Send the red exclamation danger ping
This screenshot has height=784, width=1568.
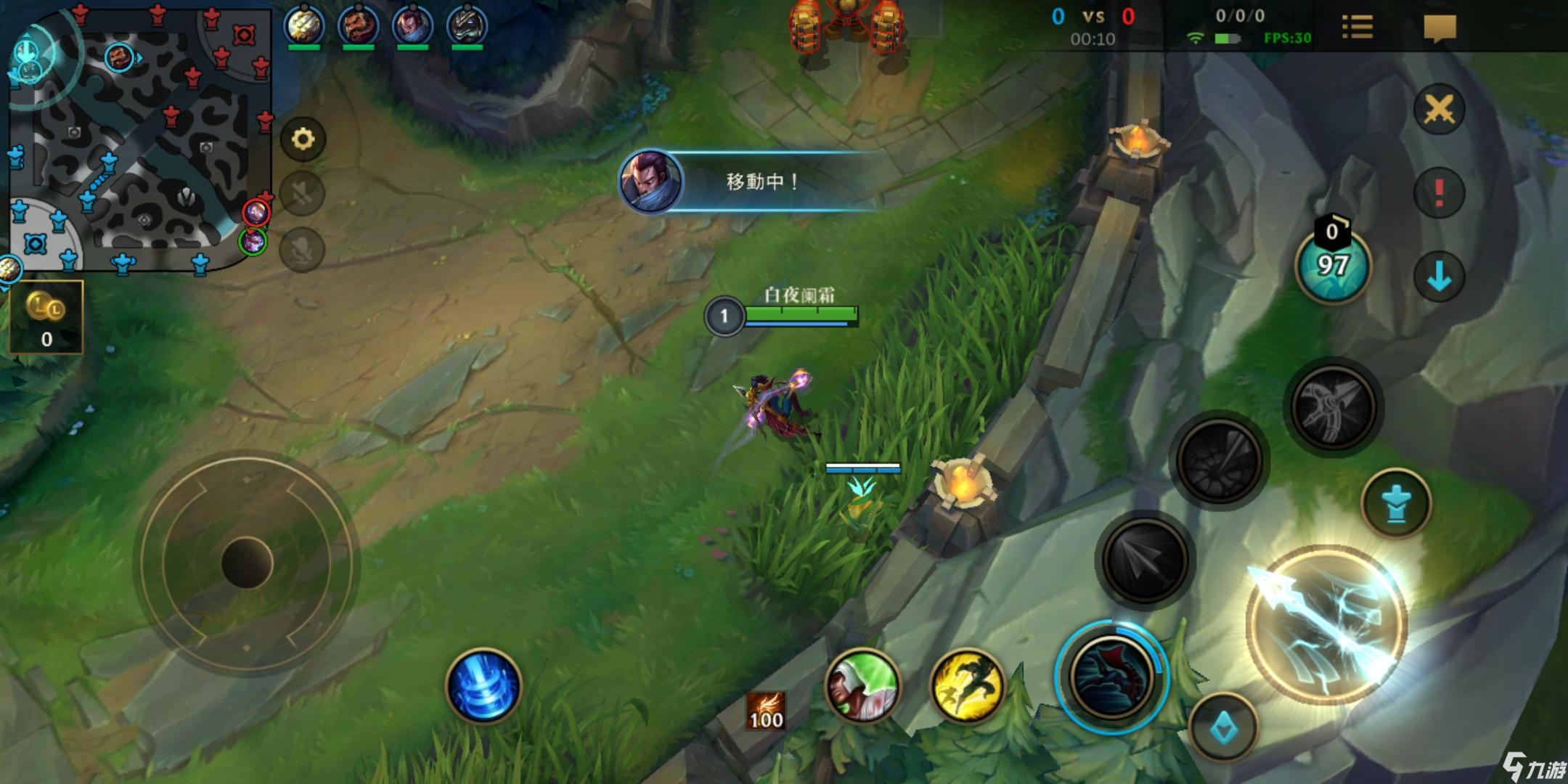[1439, 193]
